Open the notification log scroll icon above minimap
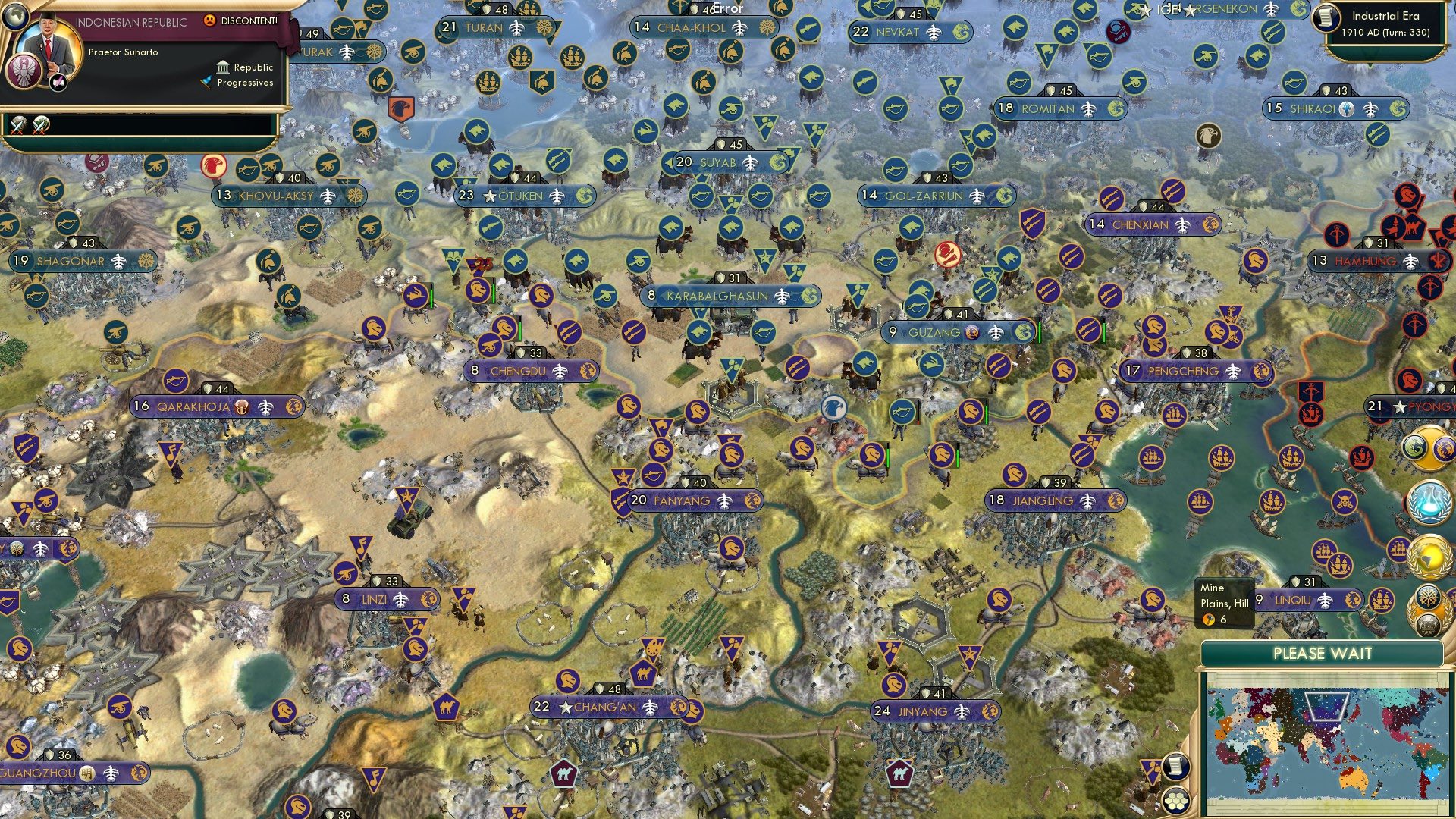The height and width of the screenshot is (819, 1456). [1176, 767]
